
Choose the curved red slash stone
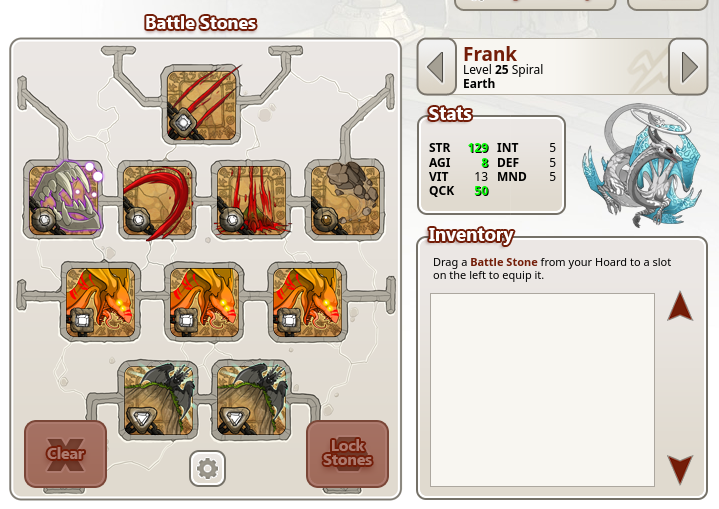[x=157, y=200]
